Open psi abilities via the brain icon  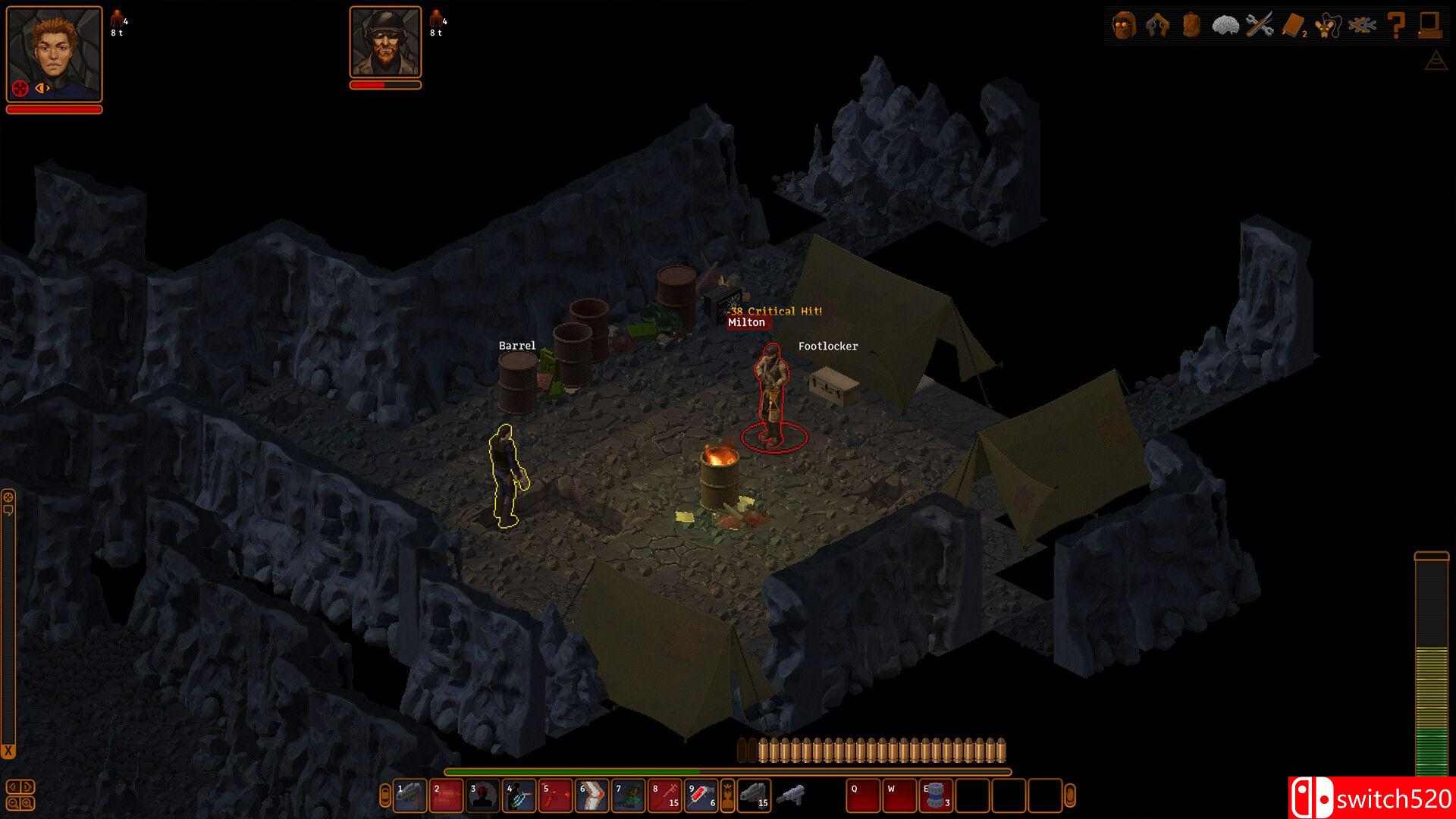pyautogui.click(x=1225, y=25)
